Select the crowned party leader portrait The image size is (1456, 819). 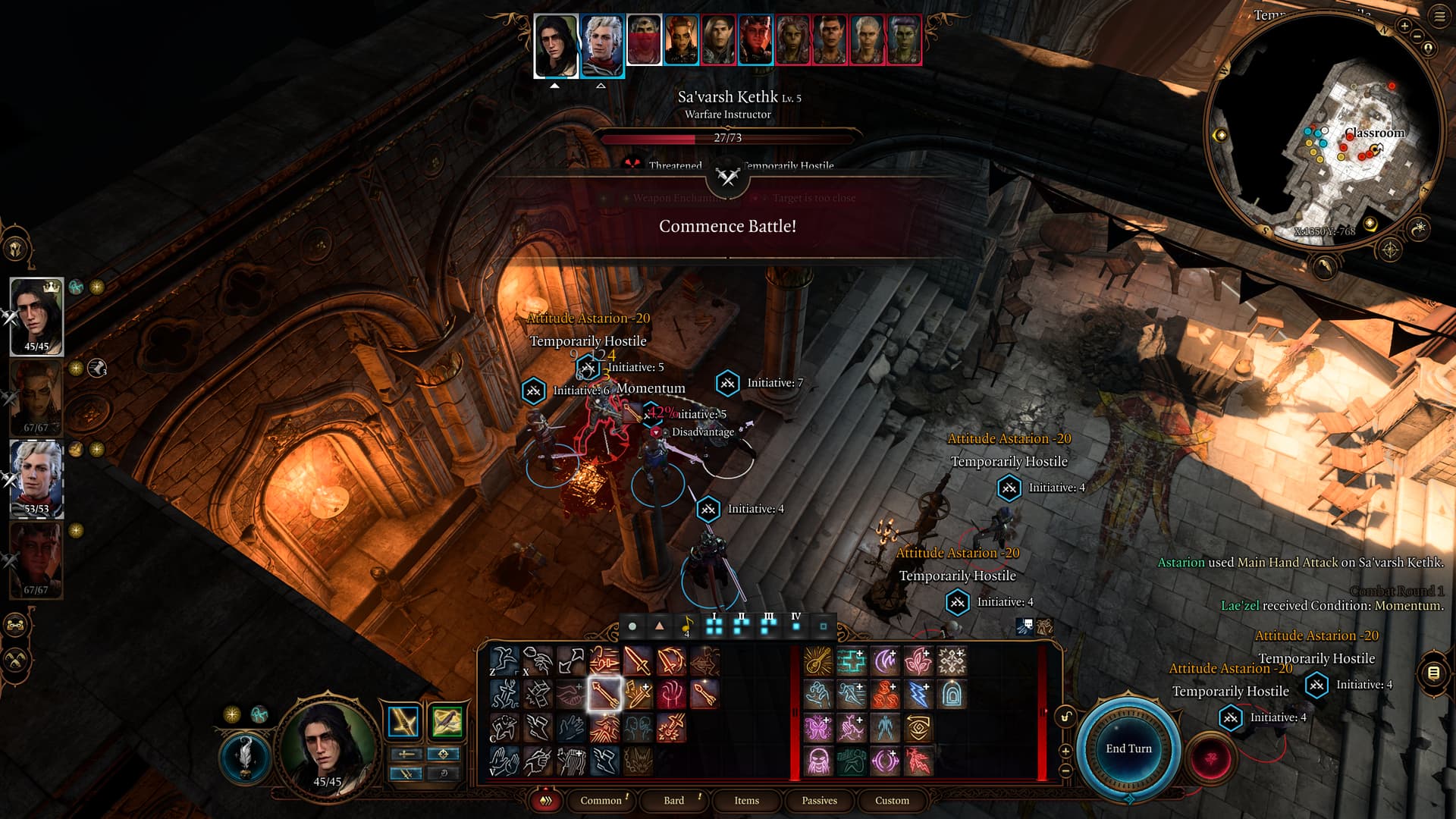coord(36,315)
